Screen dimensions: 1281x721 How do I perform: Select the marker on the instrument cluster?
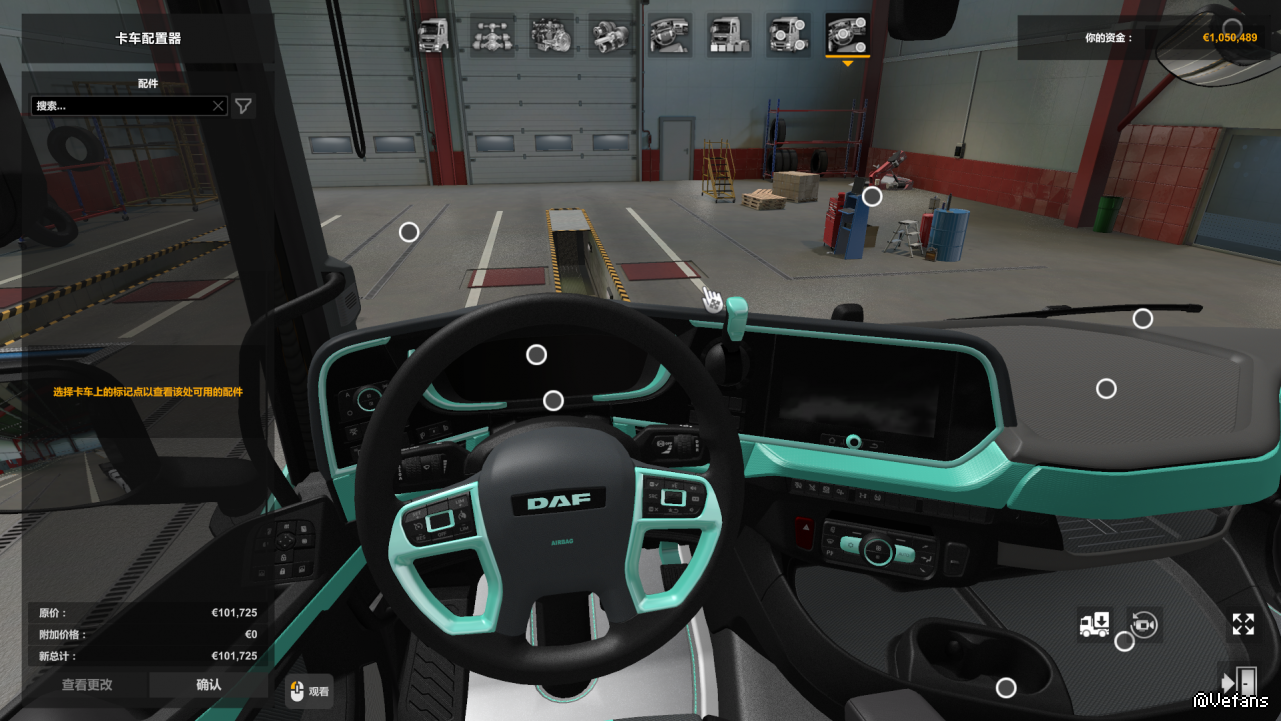click(536, 354)
